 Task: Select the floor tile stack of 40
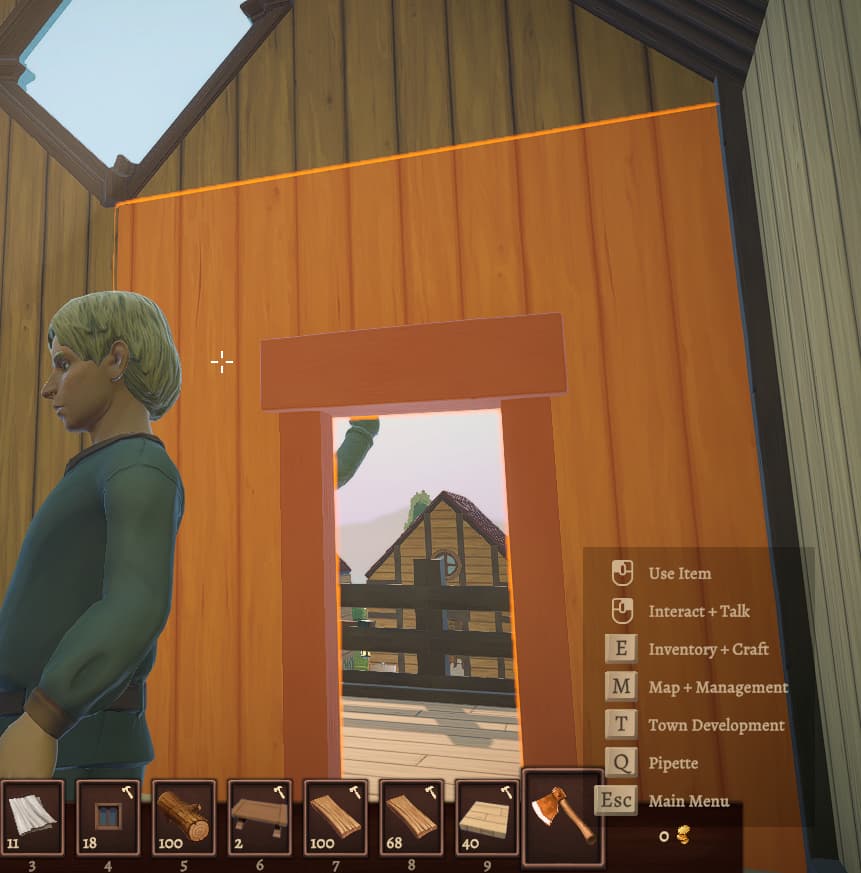click(x=488, y=817)
